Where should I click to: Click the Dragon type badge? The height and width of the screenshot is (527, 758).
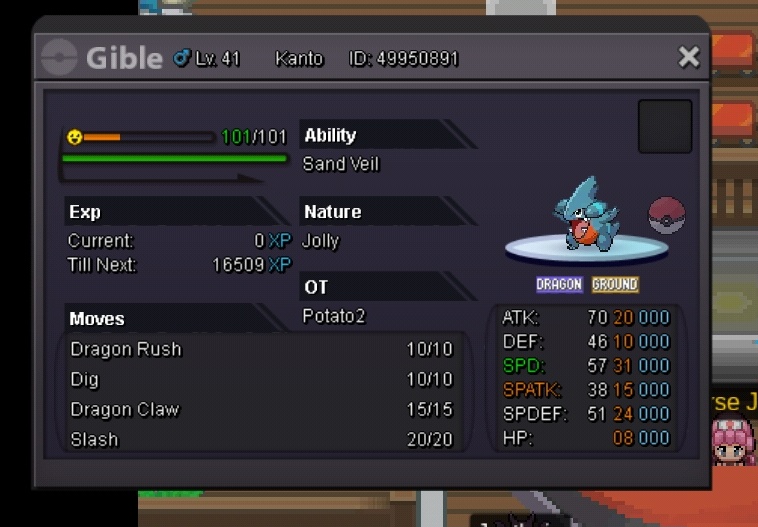point(559,285)
